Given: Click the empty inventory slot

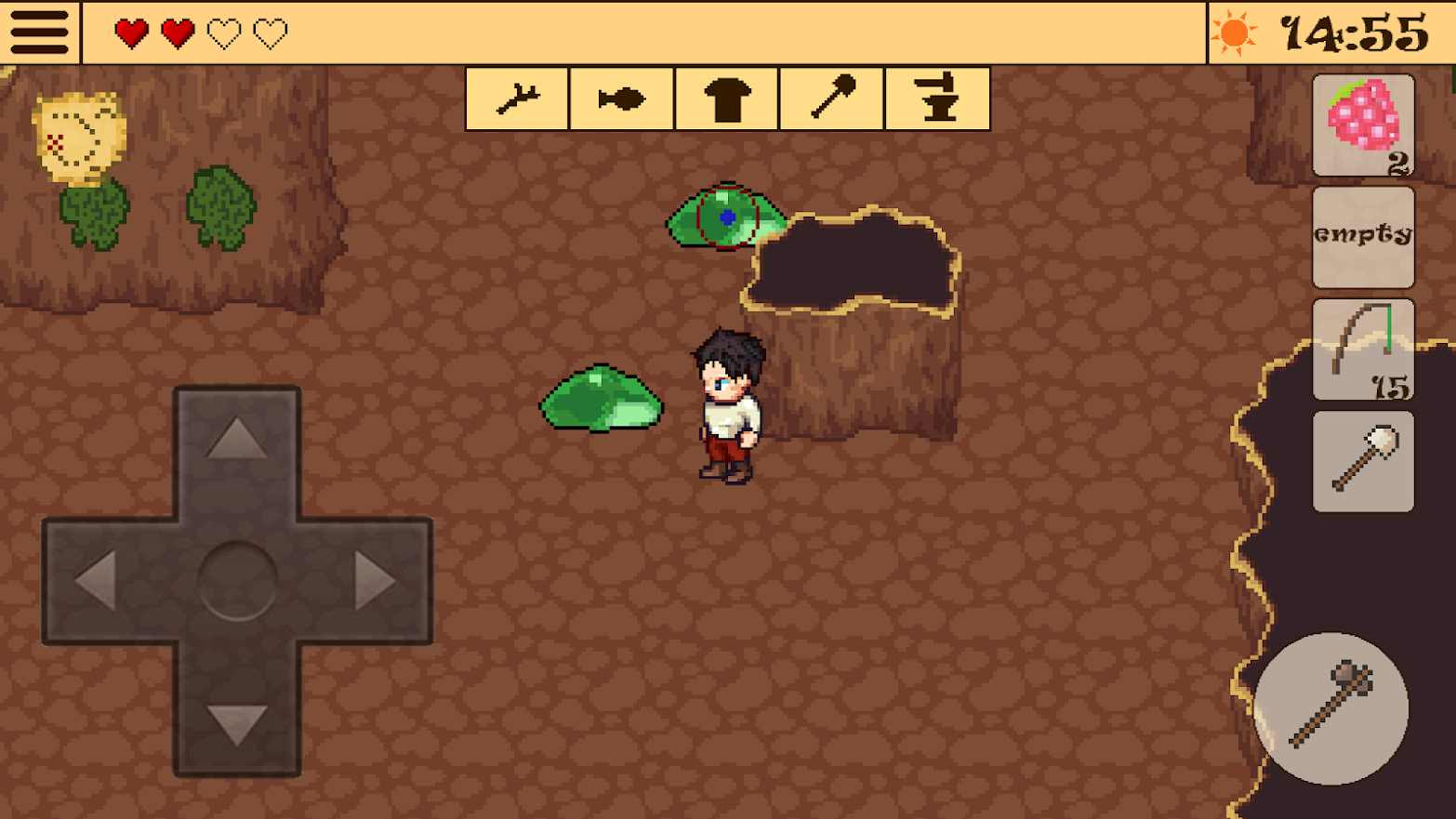Looking at the screenshot, I should (1363, 237).
